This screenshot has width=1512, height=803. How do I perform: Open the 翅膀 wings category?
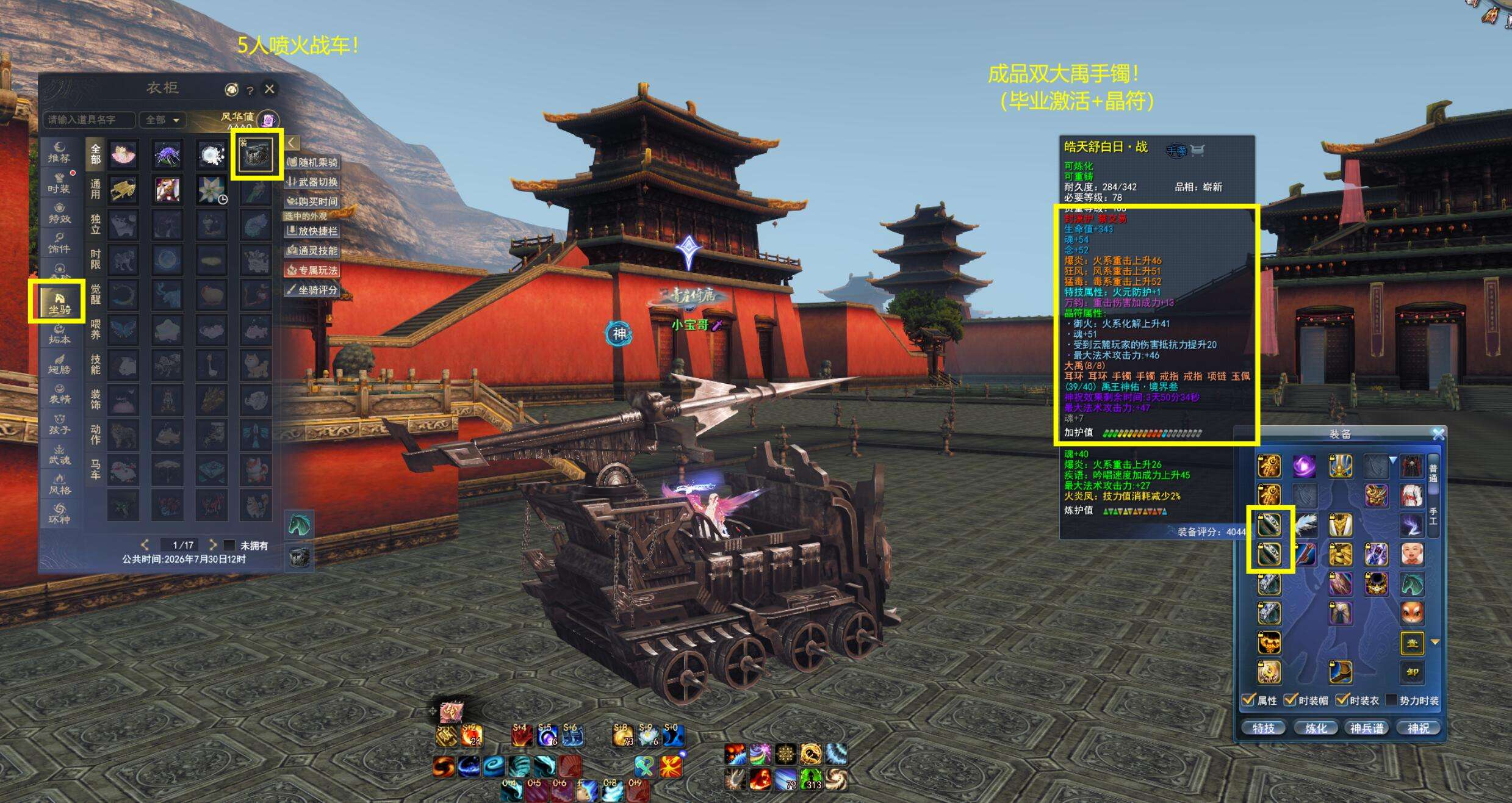(59, 363)
